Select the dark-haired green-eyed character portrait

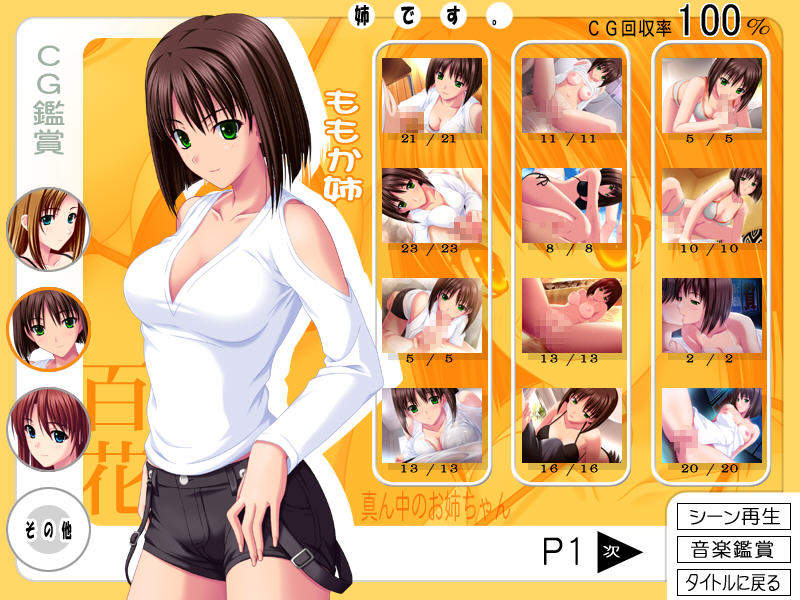48,328
